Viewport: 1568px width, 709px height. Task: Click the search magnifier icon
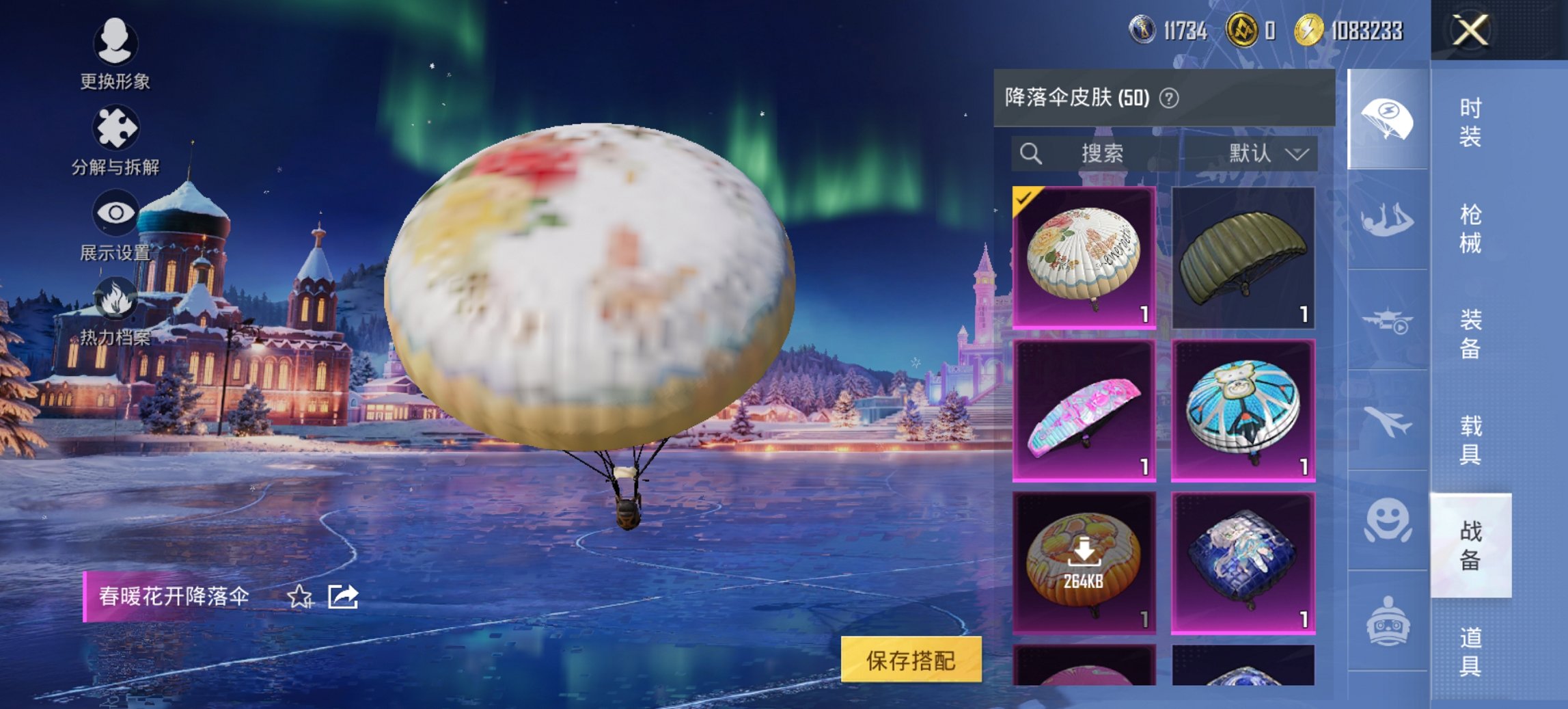coord(1032,154)
